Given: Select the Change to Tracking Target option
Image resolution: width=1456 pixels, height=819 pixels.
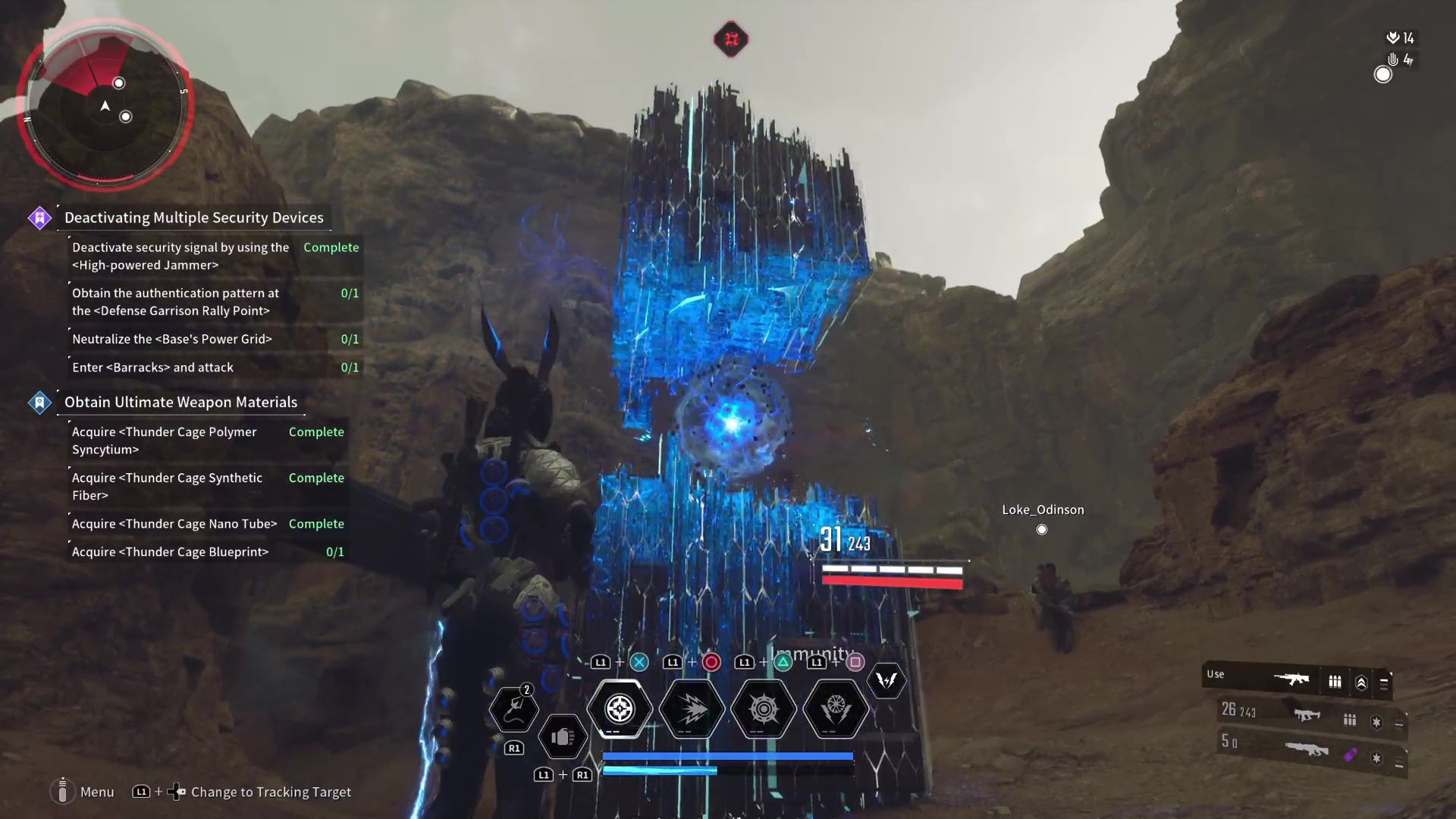Looking at the screenshot, I should [x=271, y=792].
